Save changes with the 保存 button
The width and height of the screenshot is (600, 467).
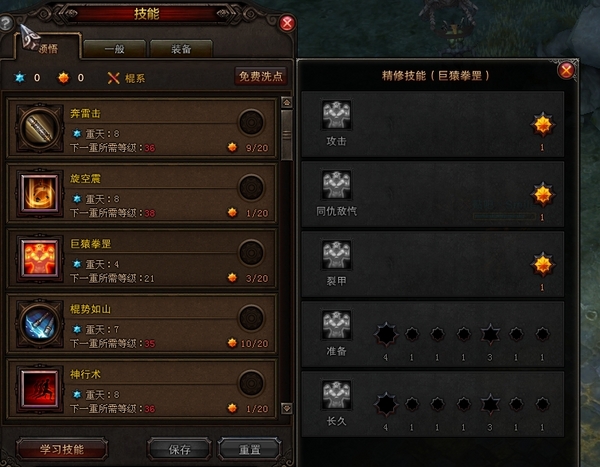point(179,448)
